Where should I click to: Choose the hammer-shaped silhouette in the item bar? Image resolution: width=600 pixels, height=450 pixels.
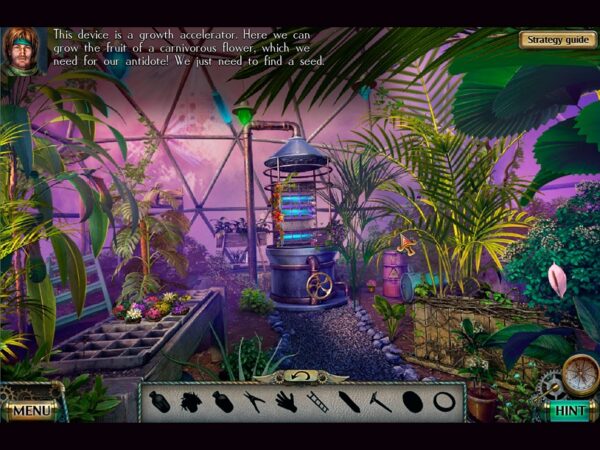point(381,402)
